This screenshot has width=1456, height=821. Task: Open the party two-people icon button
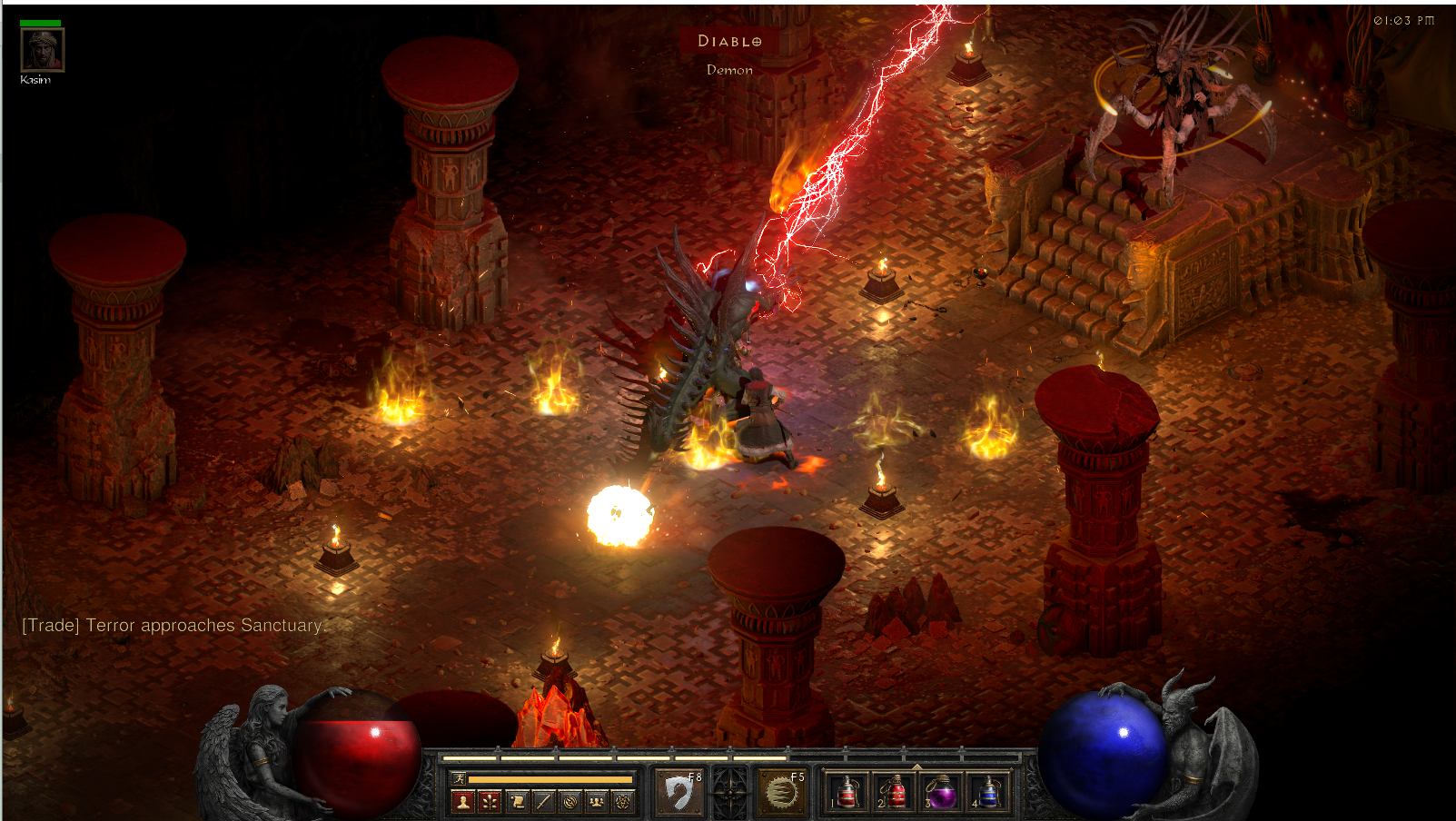[x=596, y=801]
